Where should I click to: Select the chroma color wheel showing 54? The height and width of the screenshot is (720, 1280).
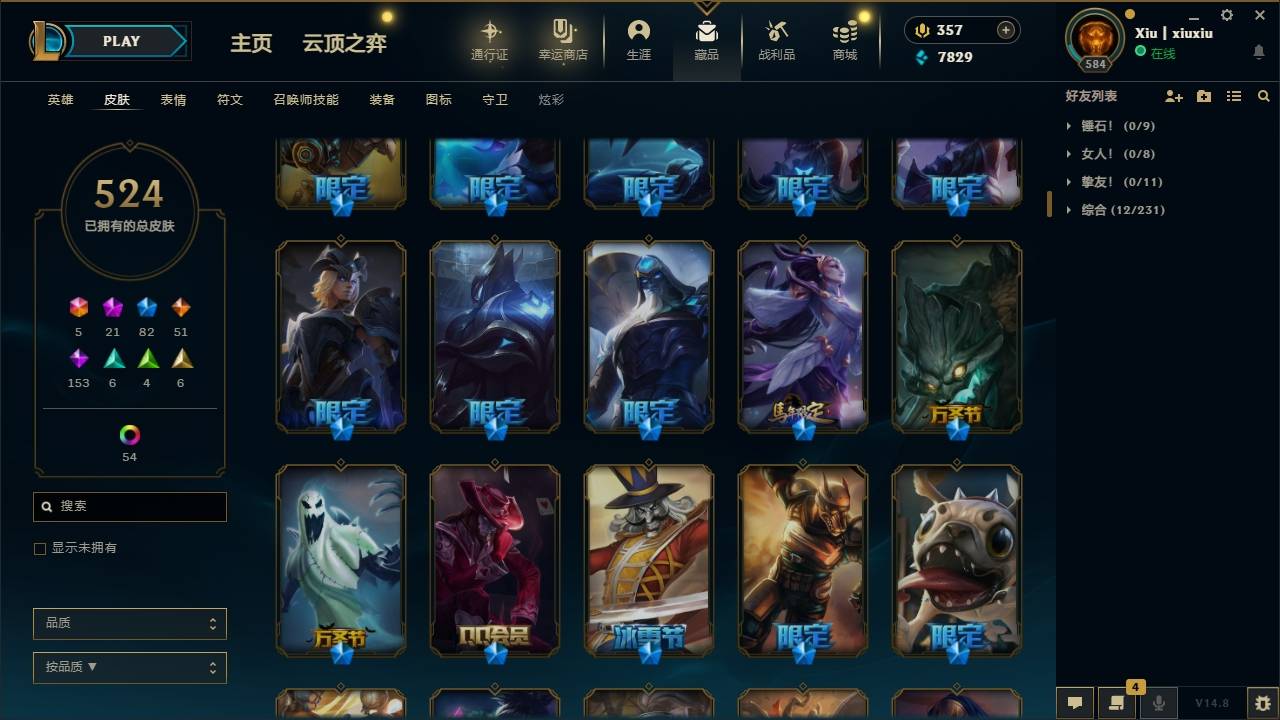pos(128,437)
